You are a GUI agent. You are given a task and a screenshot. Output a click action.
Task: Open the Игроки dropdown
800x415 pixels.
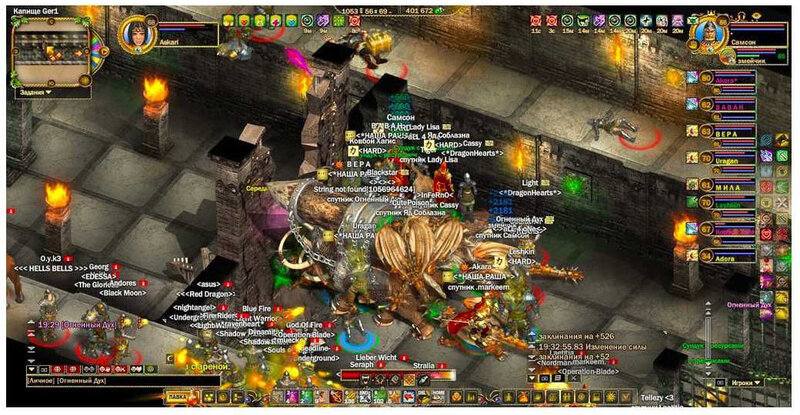pos(742,382)
